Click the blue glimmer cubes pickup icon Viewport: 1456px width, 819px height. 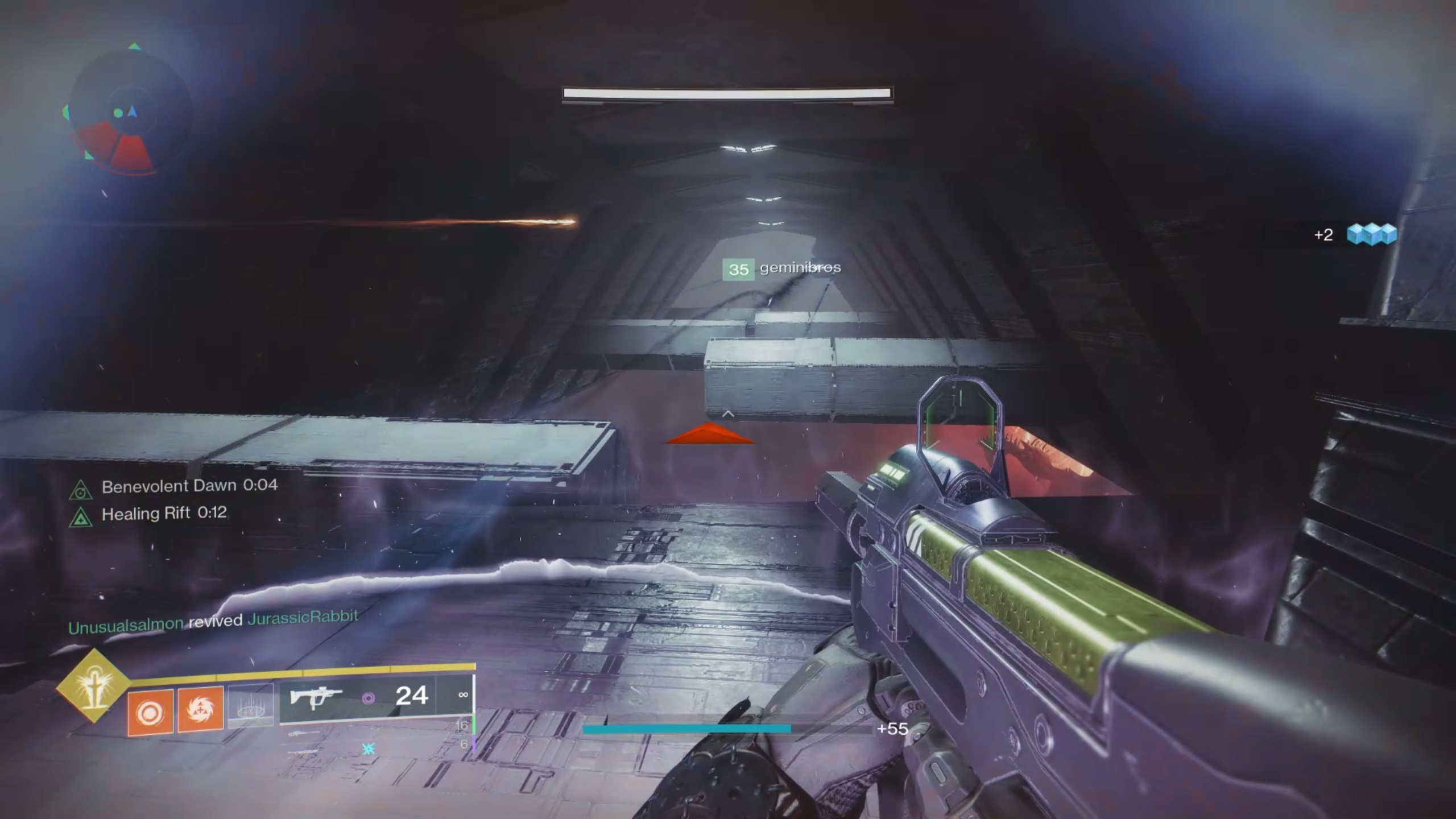[1371, 234]
